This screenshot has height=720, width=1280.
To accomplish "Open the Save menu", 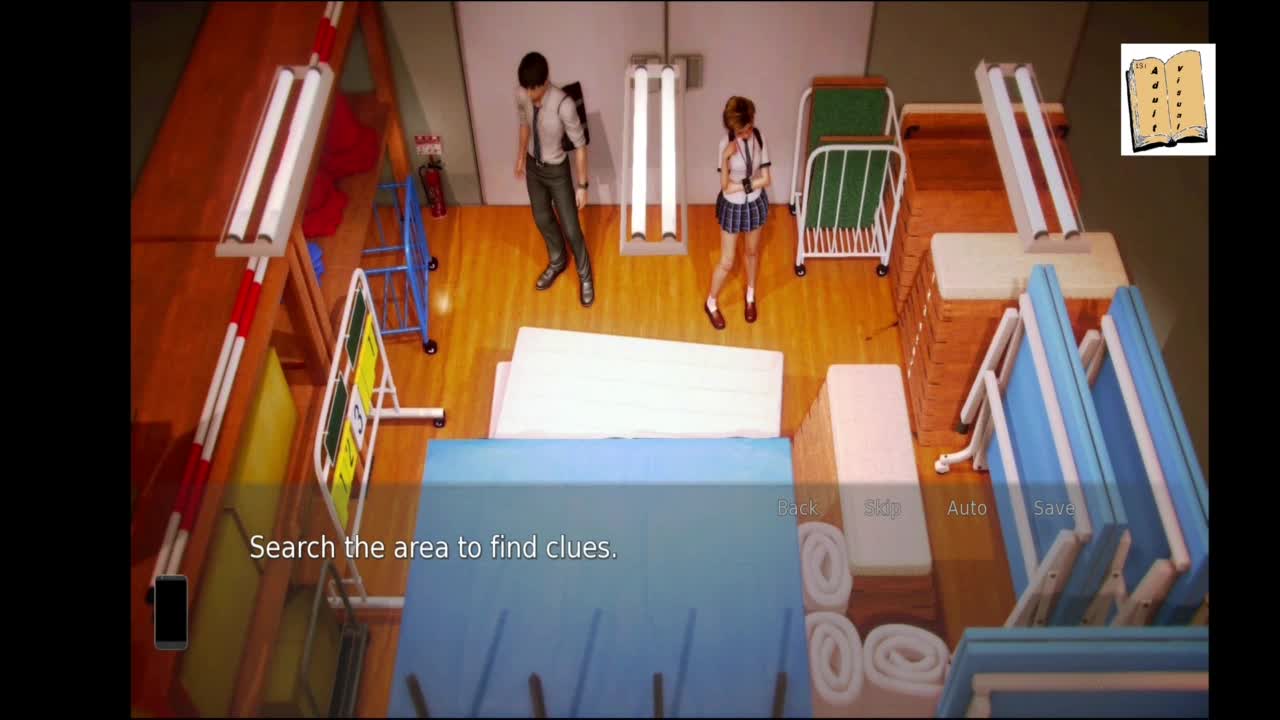I will [x=1053, y=508].
